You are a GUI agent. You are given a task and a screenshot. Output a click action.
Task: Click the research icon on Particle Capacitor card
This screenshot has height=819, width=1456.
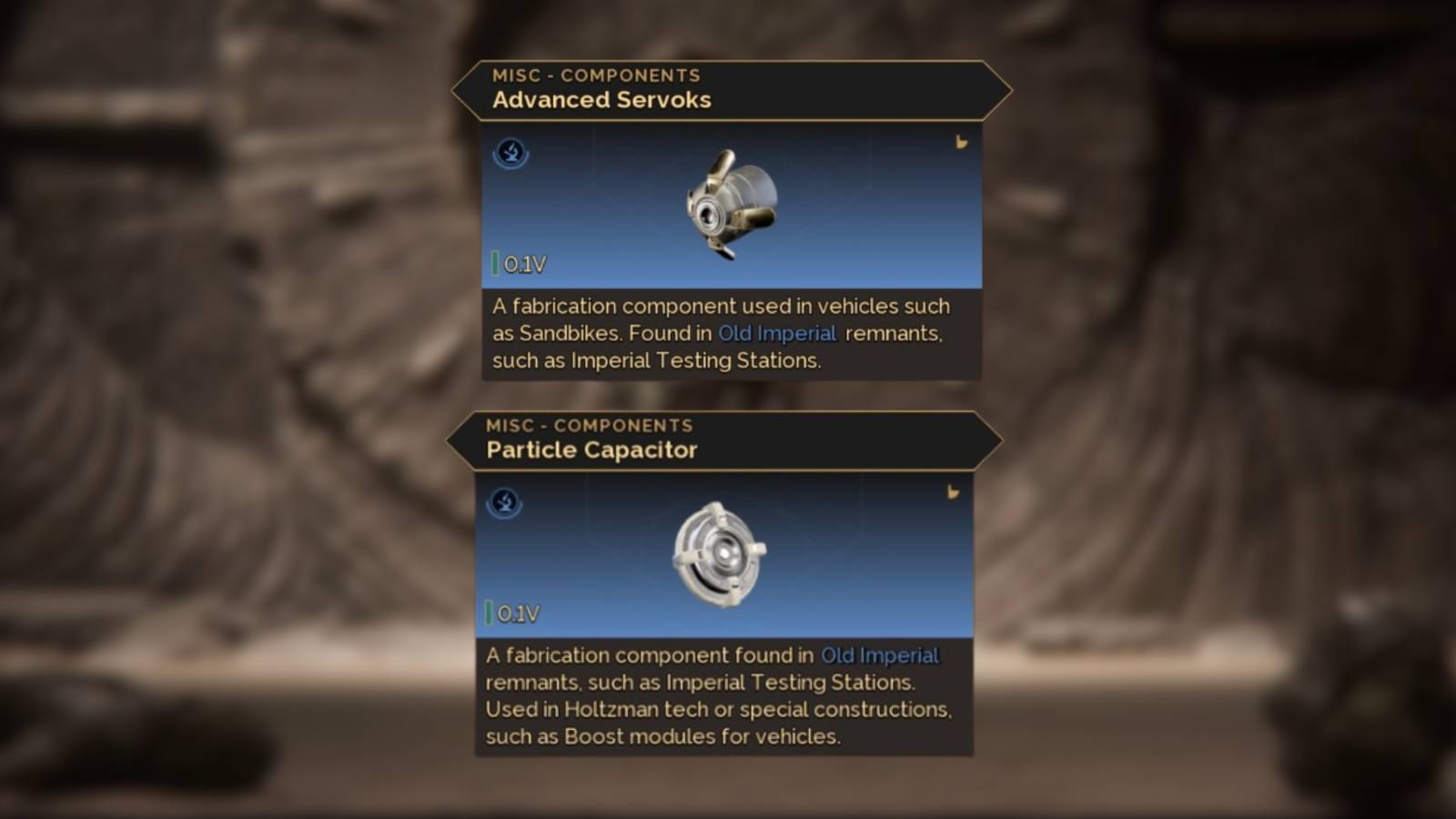(503, 504)
